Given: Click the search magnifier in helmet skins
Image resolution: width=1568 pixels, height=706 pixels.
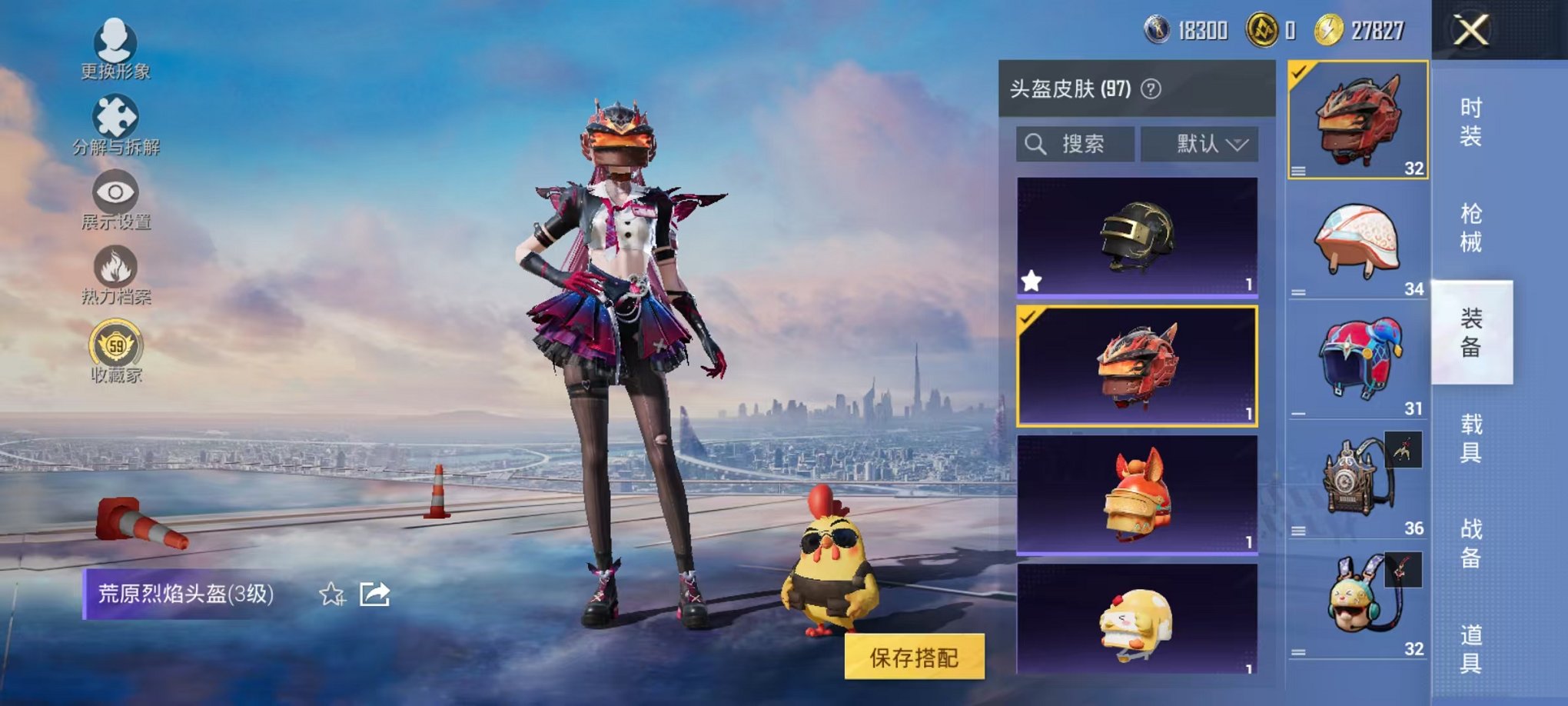Looking at the screenshot, I should click(x=1035, y=145).
